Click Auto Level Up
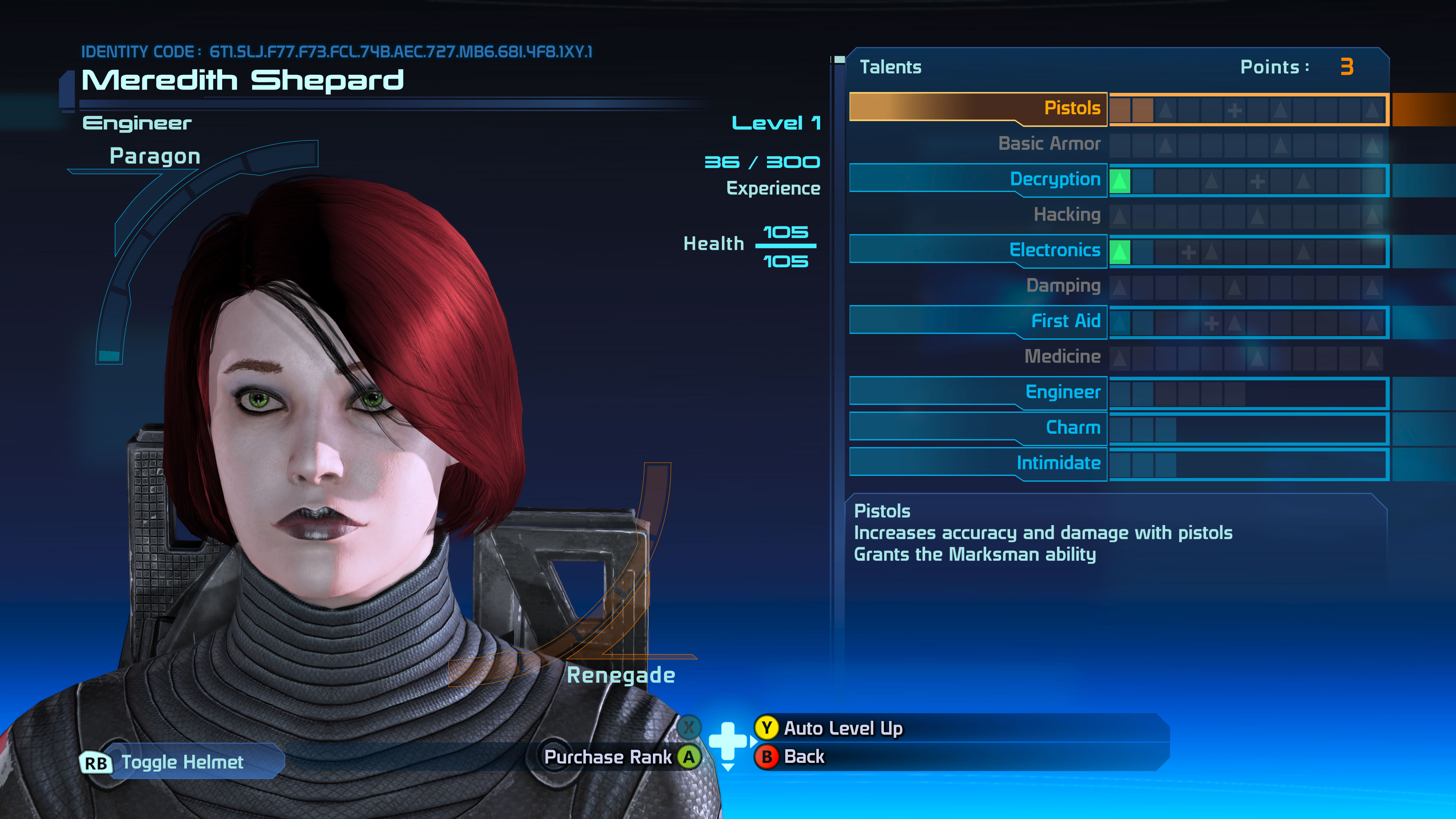Screen dimensions: 1456x819 coord(842,728)
